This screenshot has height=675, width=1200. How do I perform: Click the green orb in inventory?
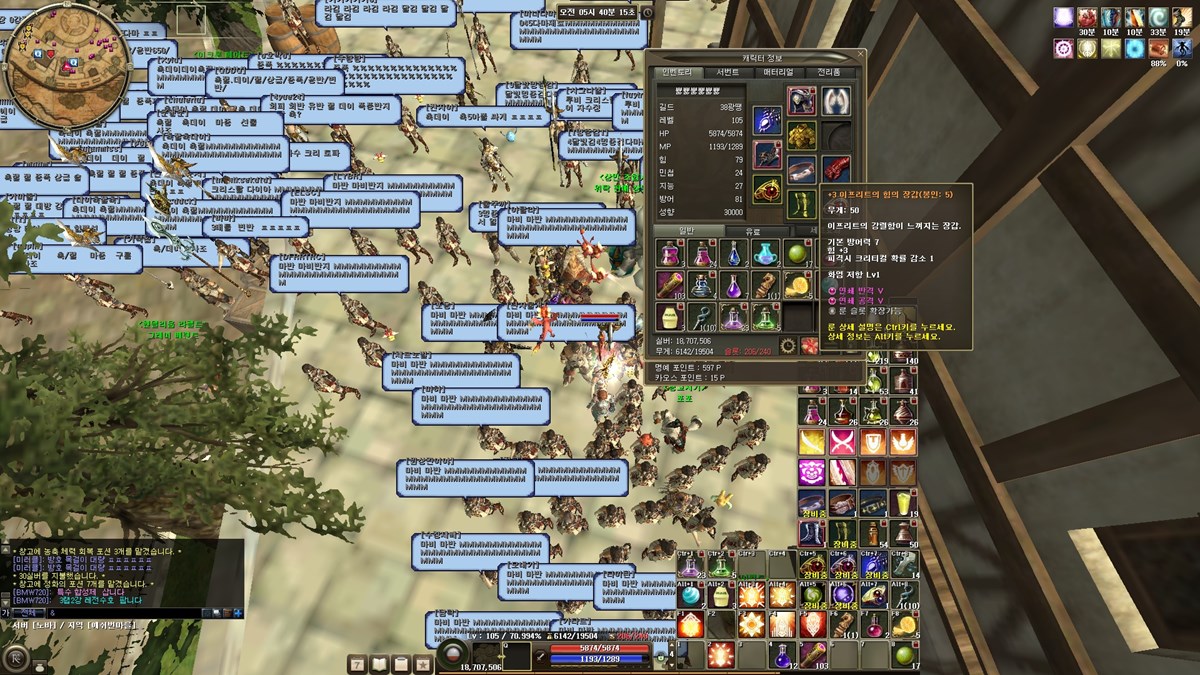[x=796, y=254]
